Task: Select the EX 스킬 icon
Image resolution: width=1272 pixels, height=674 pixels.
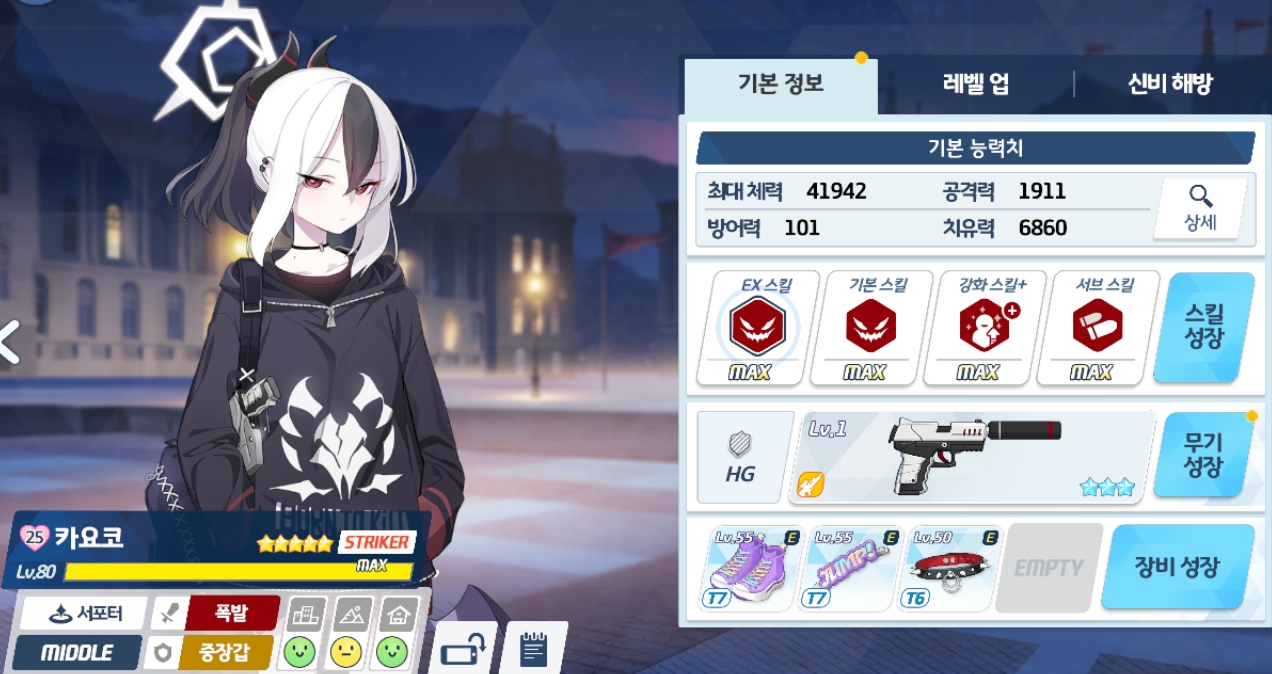Action: click(757, 328)
